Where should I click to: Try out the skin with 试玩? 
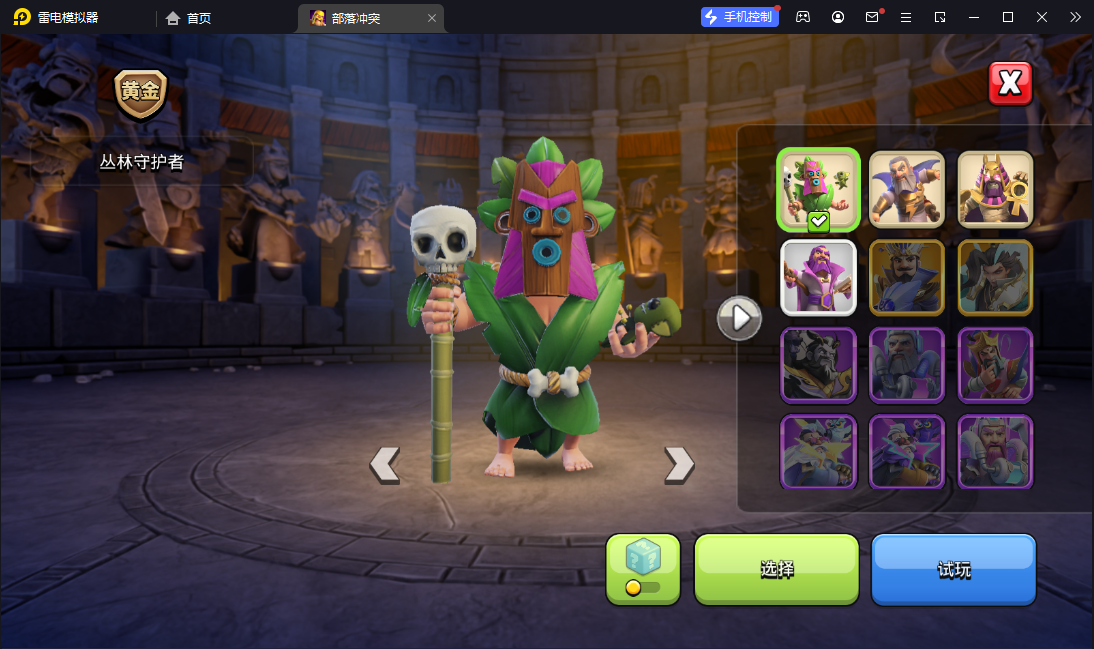click(x=953, y=569)
